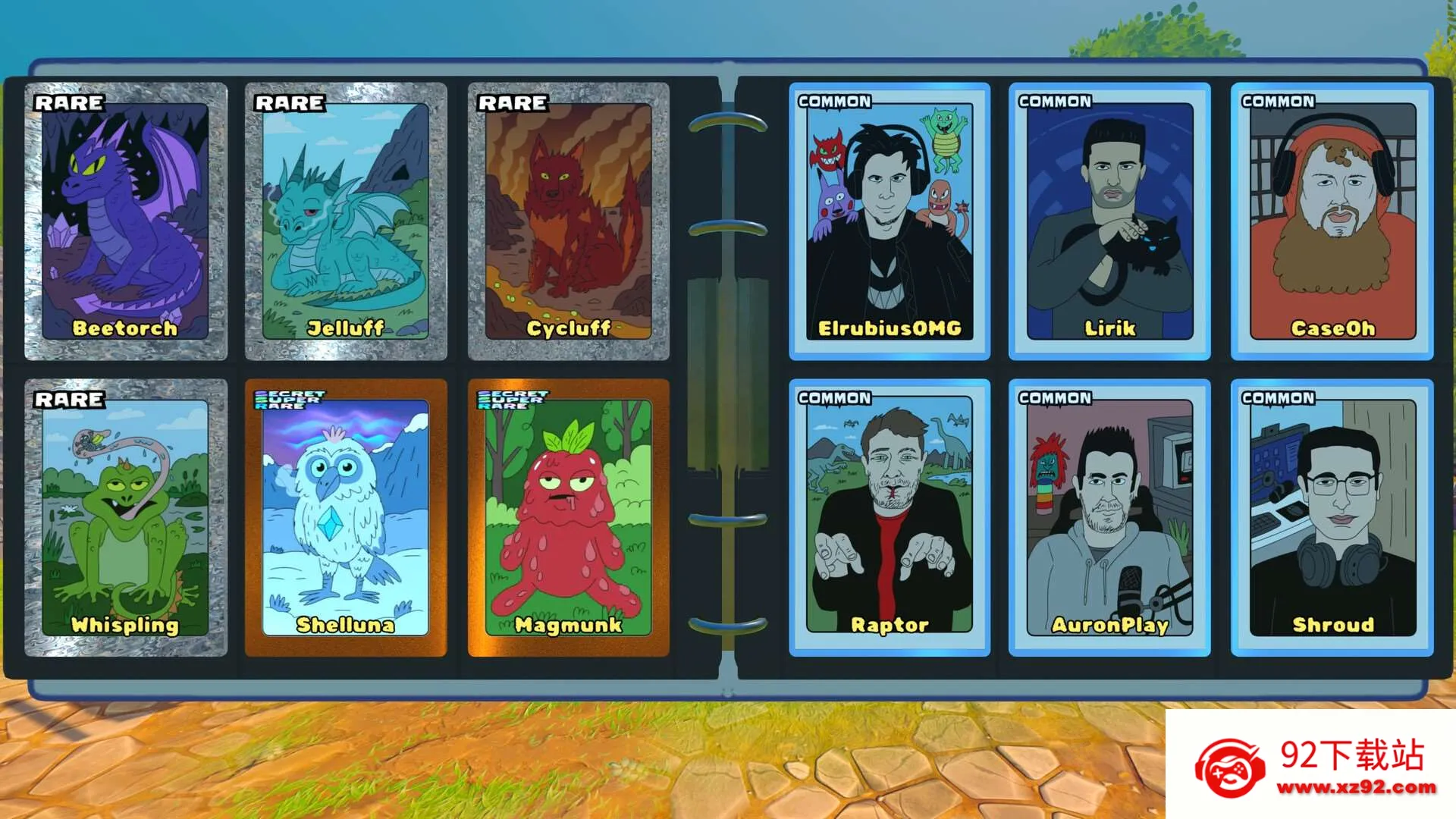The height and width of the screenshot is (819, 1456).
Task: Click the AuronPlay common card
Action: pos(1109,517)
